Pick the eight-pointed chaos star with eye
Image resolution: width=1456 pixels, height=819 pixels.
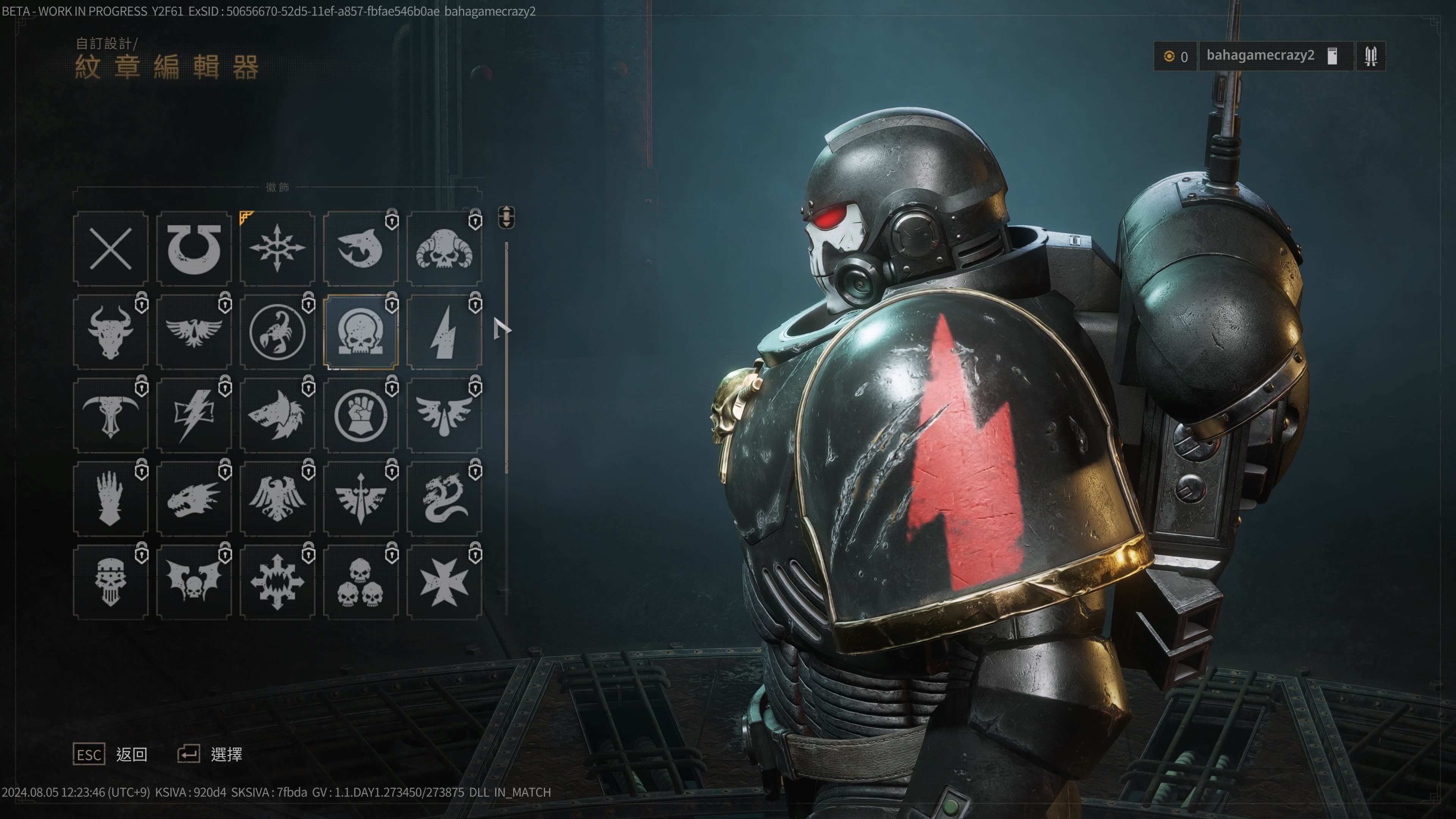click(x=277, y=249)
